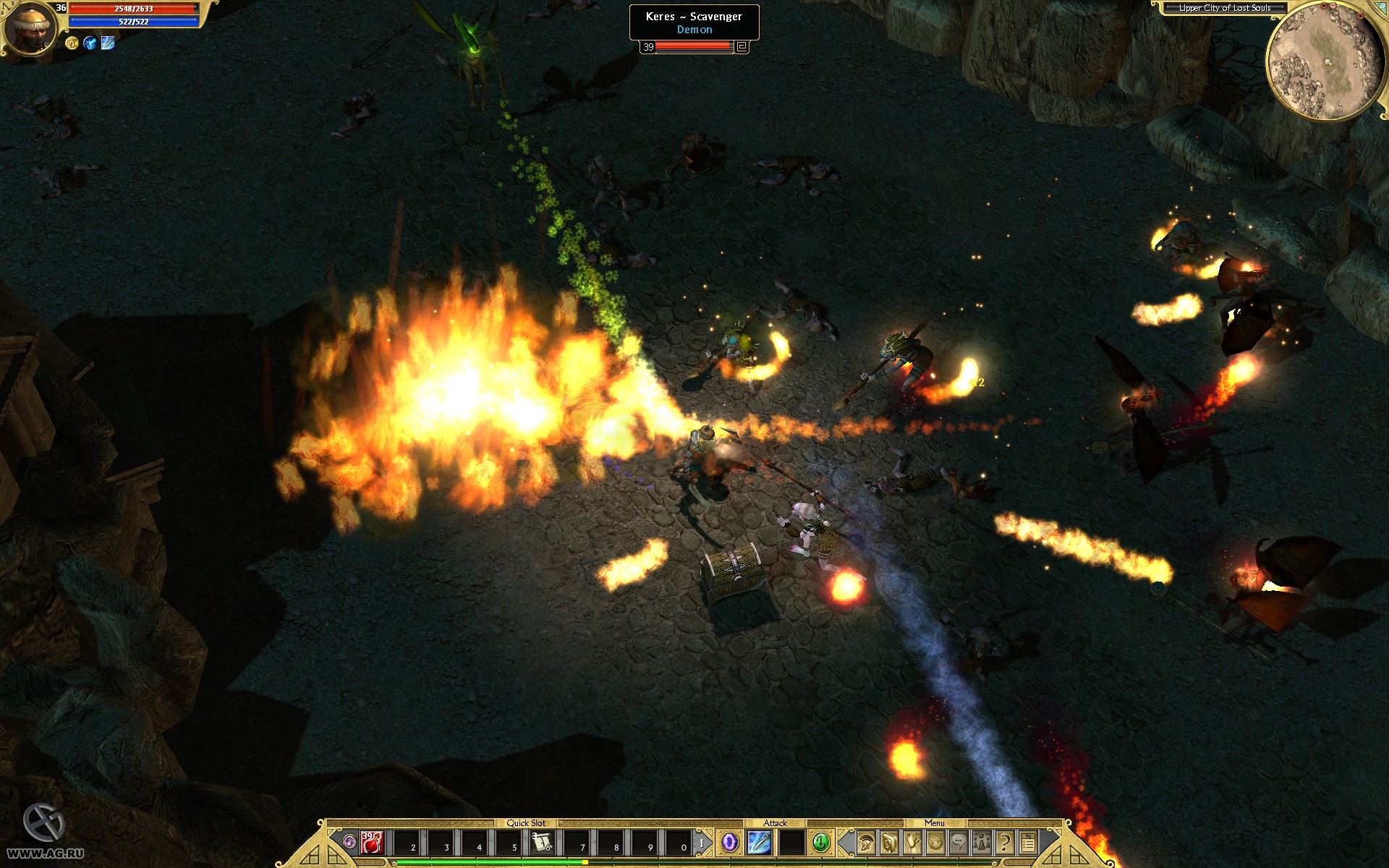
Task: Open the chat speech bubble icon
Action: [959, 843]
